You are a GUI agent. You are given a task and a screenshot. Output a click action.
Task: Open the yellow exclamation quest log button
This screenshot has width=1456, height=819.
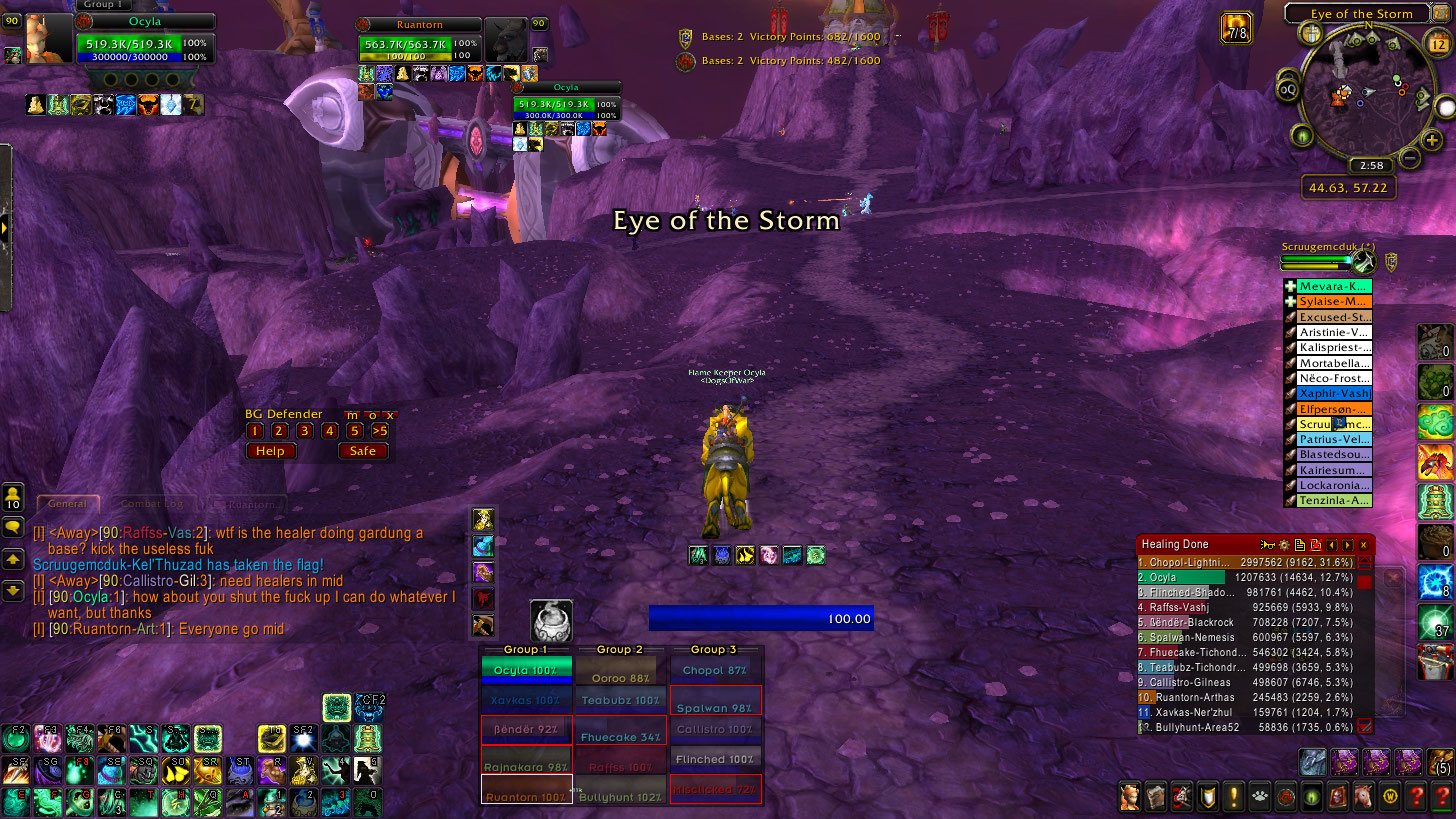tap(1232, 796)
